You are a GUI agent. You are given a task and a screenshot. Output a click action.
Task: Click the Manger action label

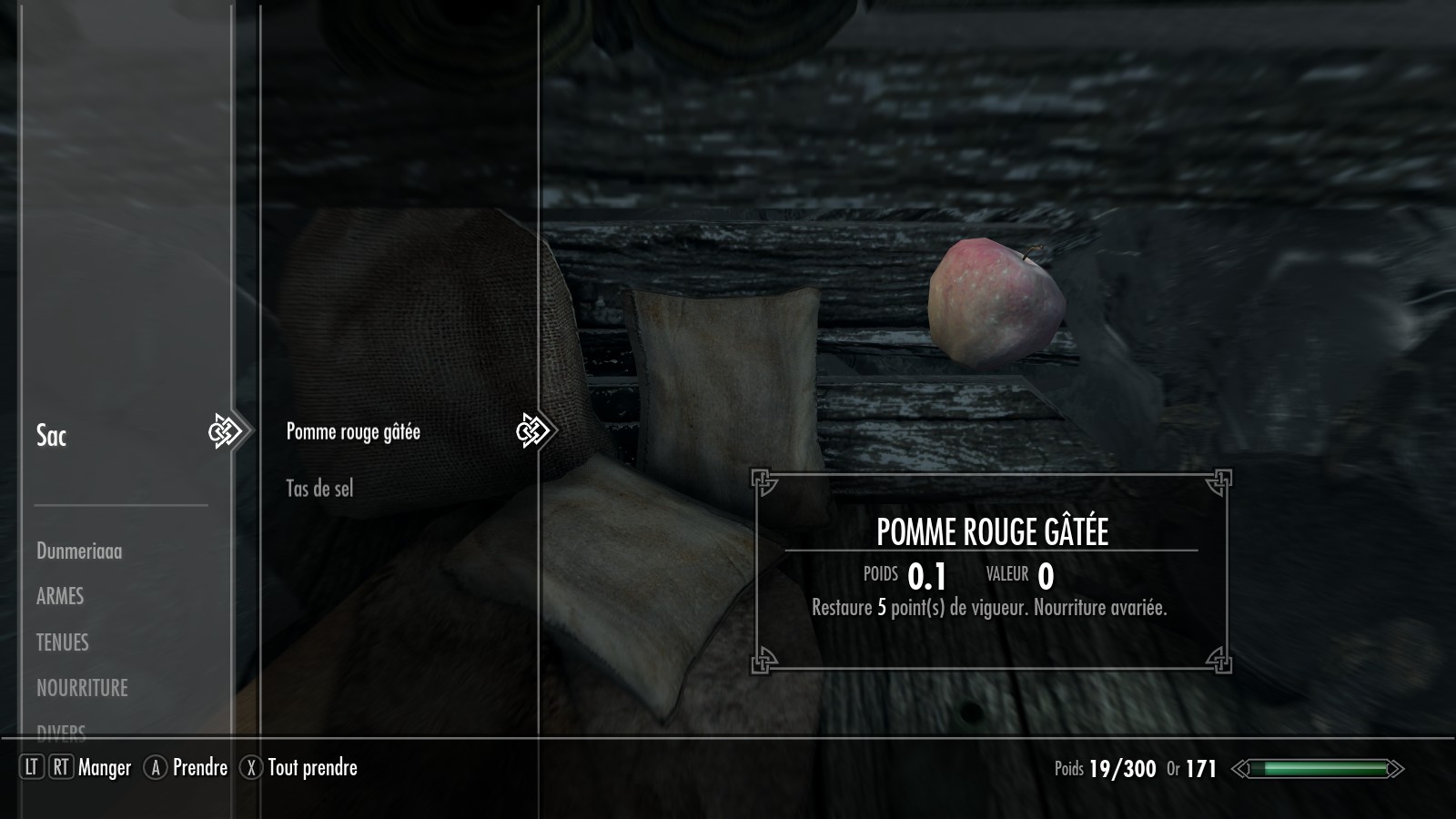[105, 768]
